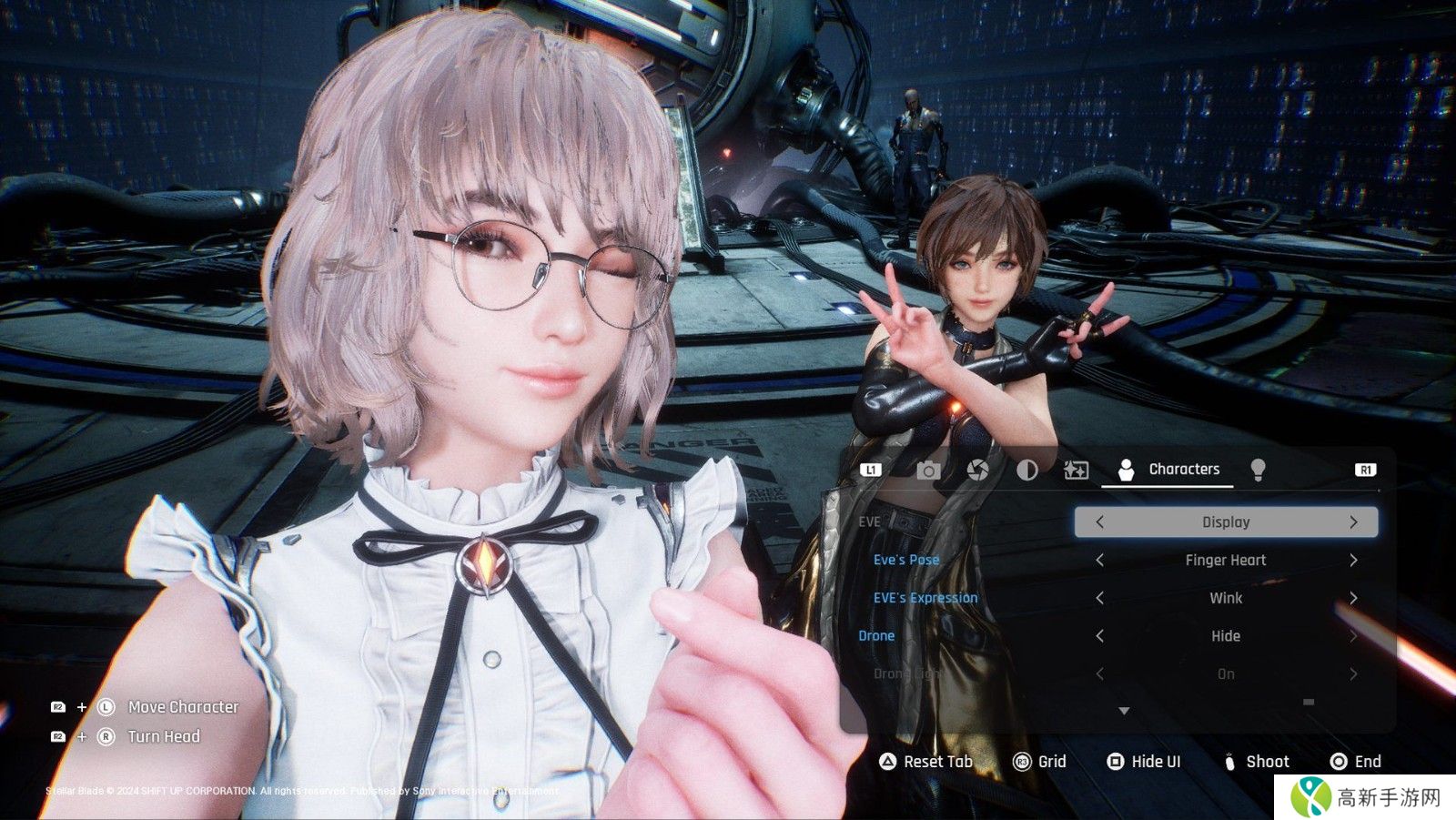
Task: Toggle the Grid overlay
Action: point(1040,762)
